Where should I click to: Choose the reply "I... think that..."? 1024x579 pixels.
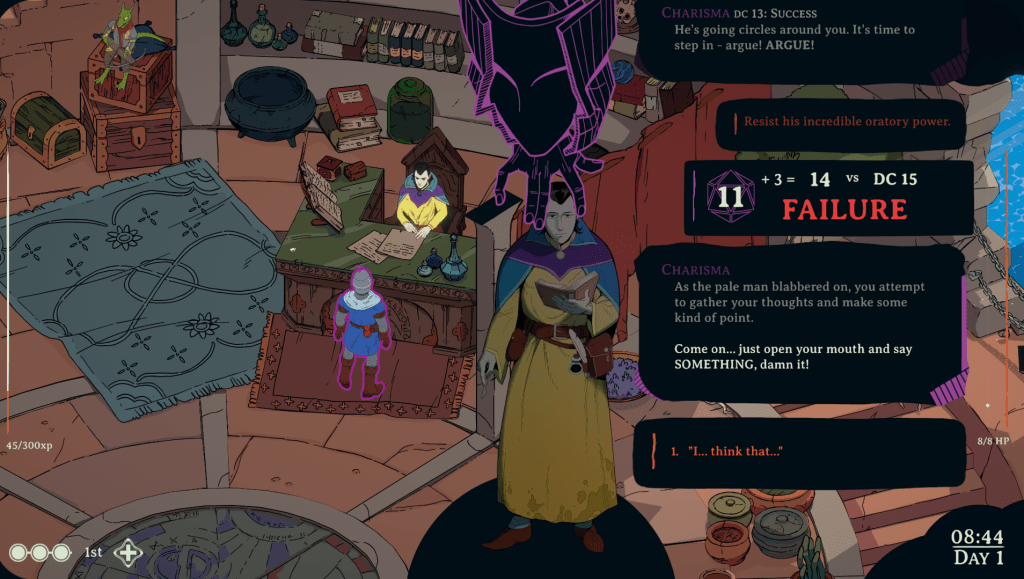(x=734, y=452)
